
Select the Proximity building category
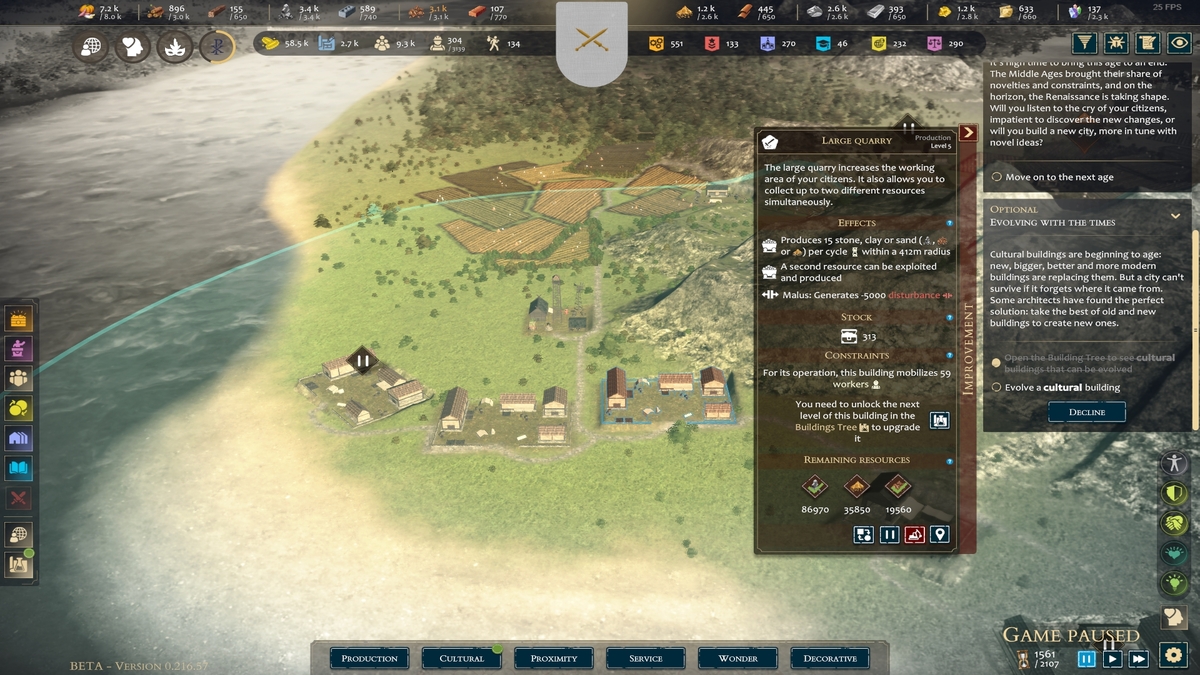tap(554, 658)
